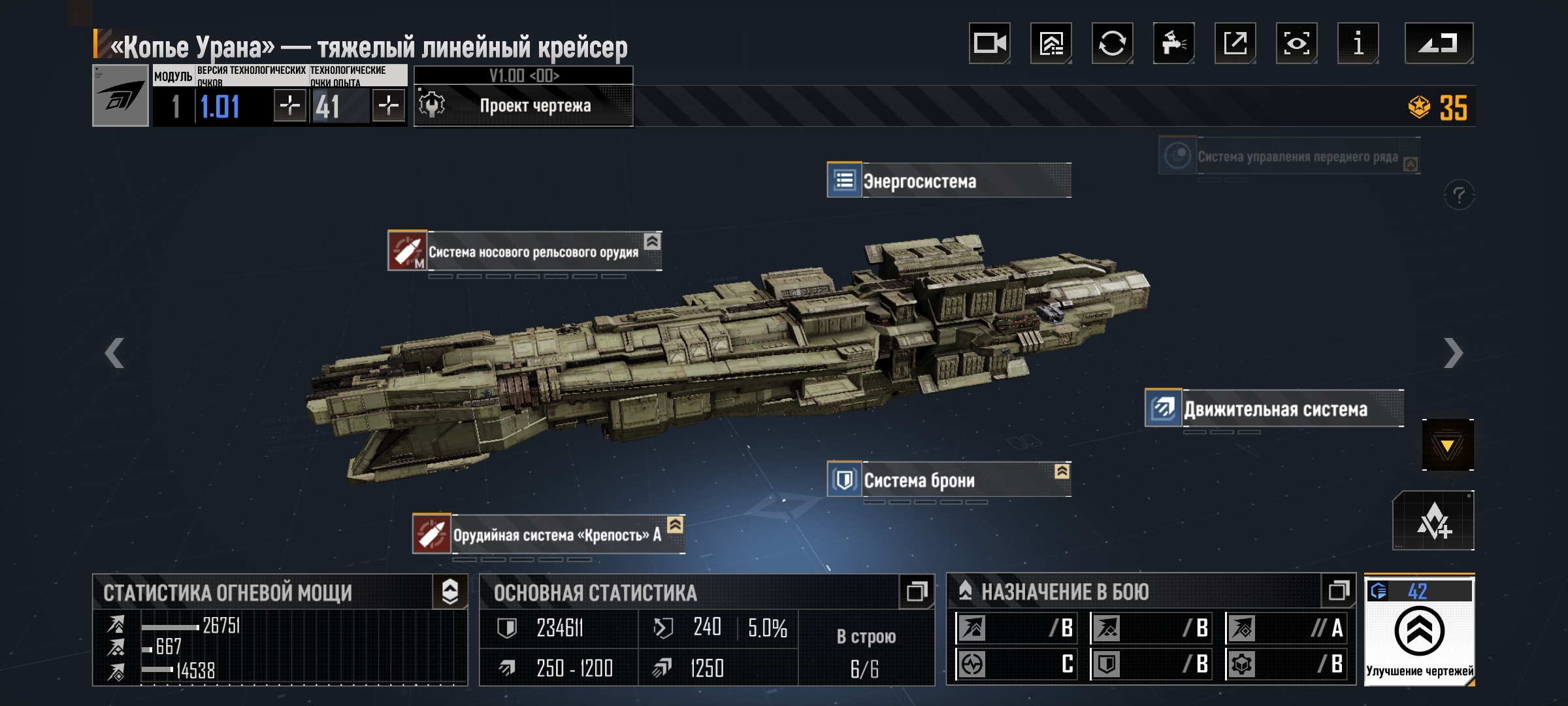Toggle the eye focus view icon
The image size is (1568, 706).
[1296, 43]
